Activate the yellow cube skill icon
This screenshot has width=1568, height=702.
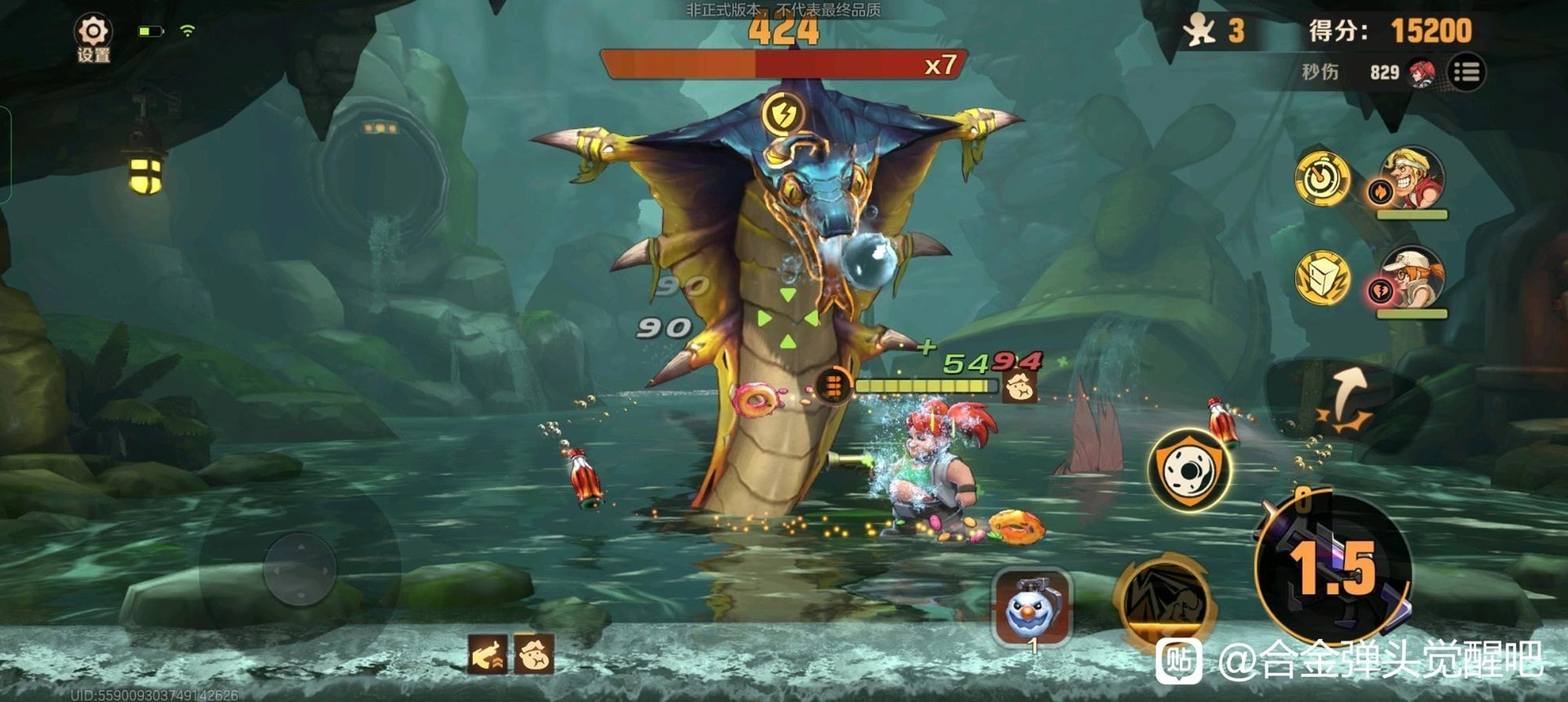(1322, 278)
